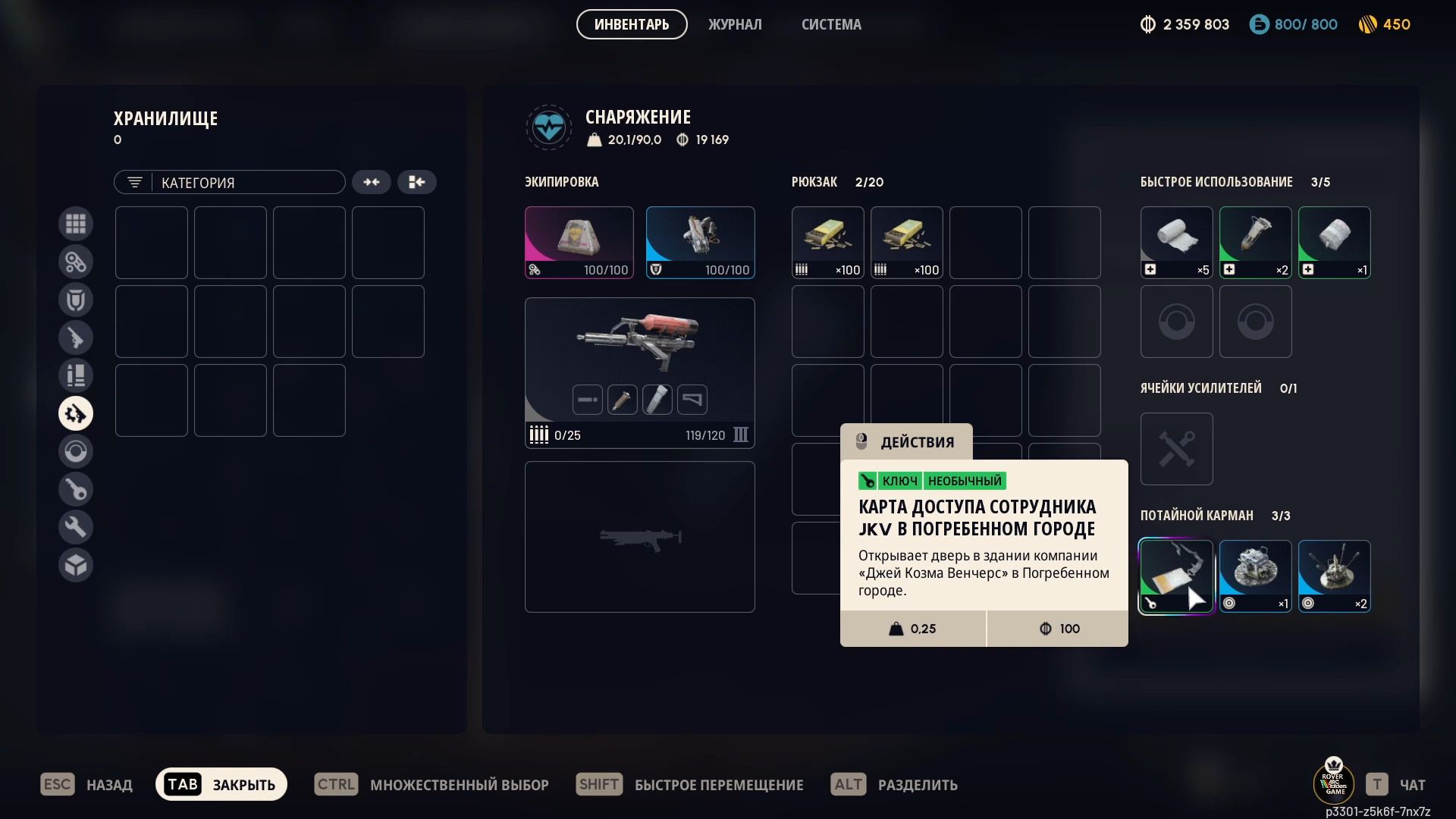This screenshot has height=819, width=1456.
Task: Select the safe pocket item with x2 count
Action: pyautogui.click(x=1335, y=576)
